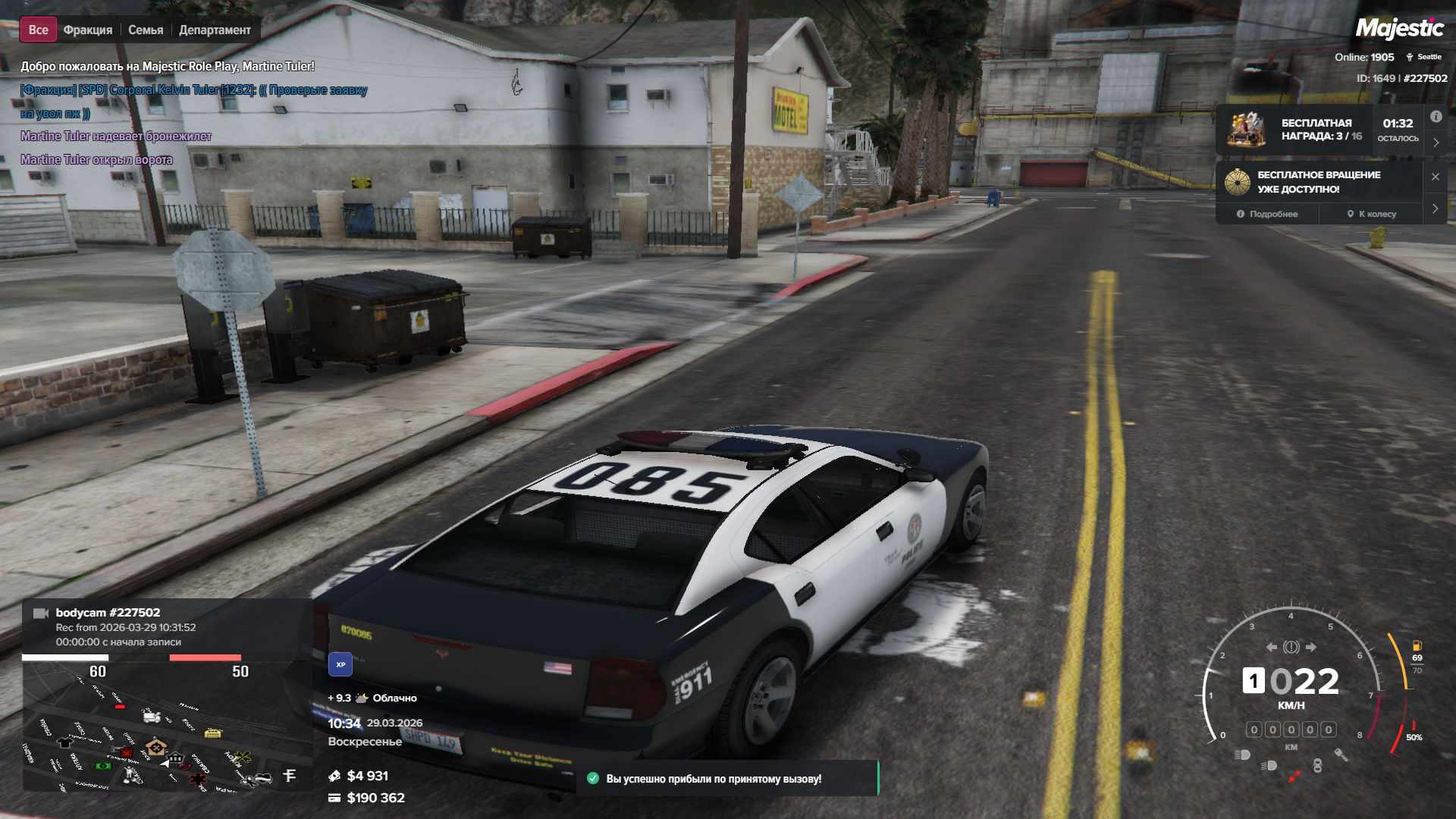Expand the free spin notification arrow
The image size is (1456, 819).
click(1436, 209)
